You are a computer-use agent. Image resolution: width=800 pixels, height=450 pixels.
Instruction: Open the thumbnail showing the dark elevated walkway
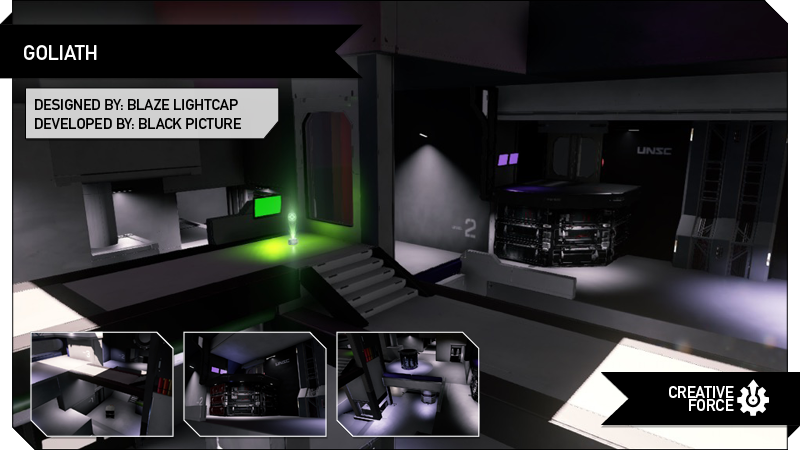102,384
